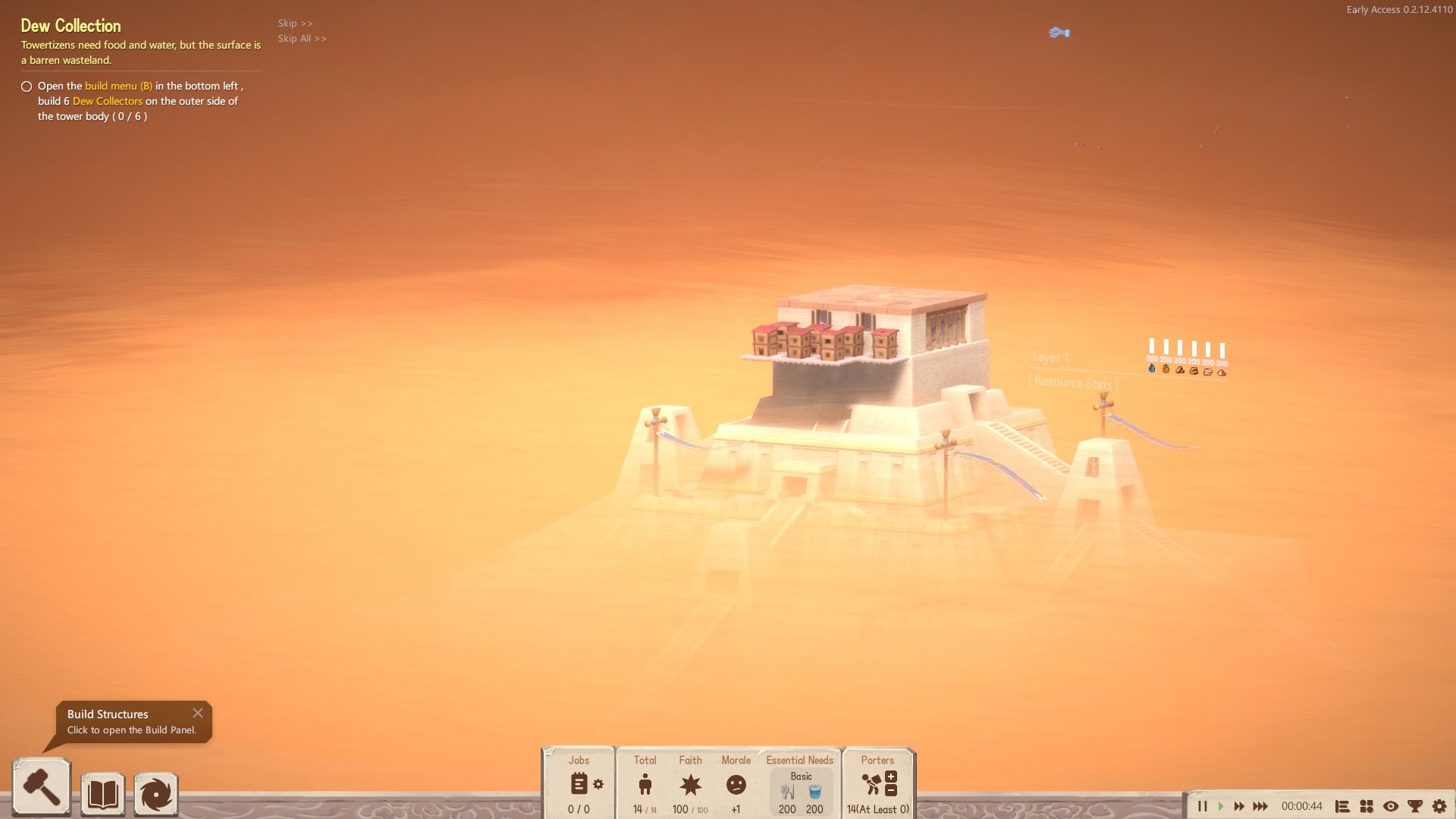Screen dimensions: 1456x819
Task: Switch to triple fast-forward speed
Action: click(x=1260, y=806)
